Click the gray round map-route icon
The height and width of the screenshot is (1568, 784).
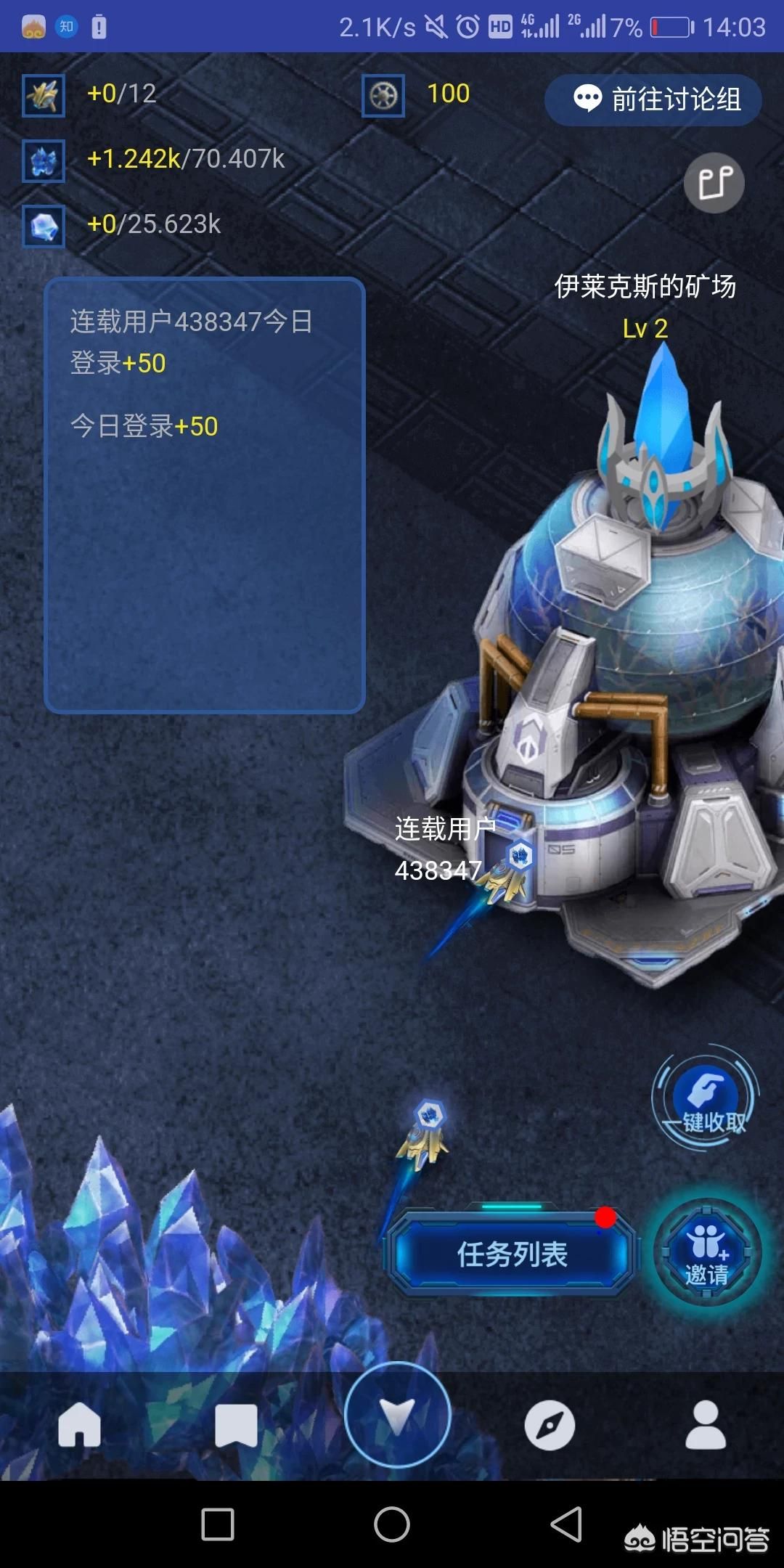tap(714, 183)
